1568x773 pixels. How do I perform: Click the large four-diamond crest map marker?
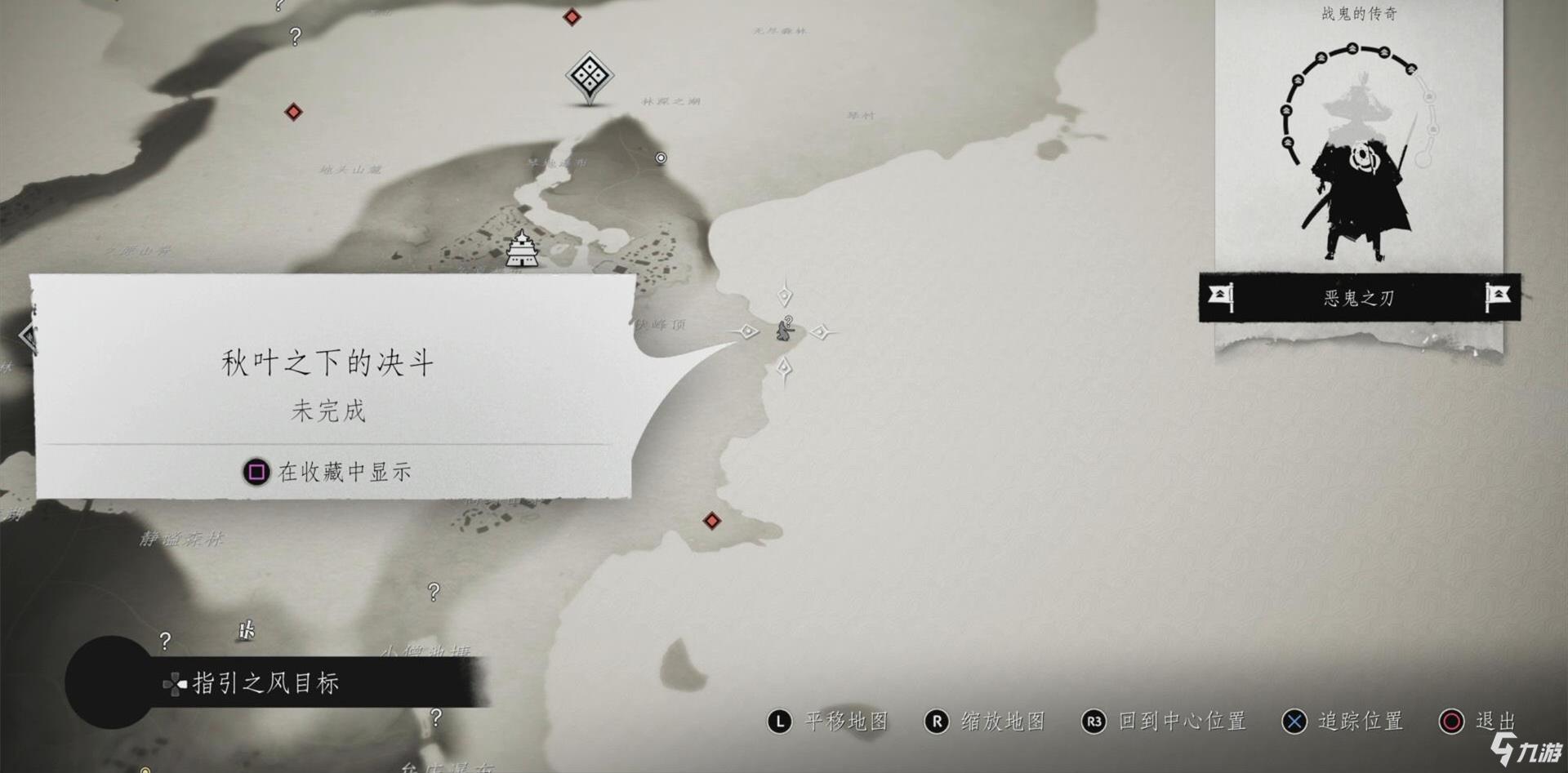coord(590,78)
